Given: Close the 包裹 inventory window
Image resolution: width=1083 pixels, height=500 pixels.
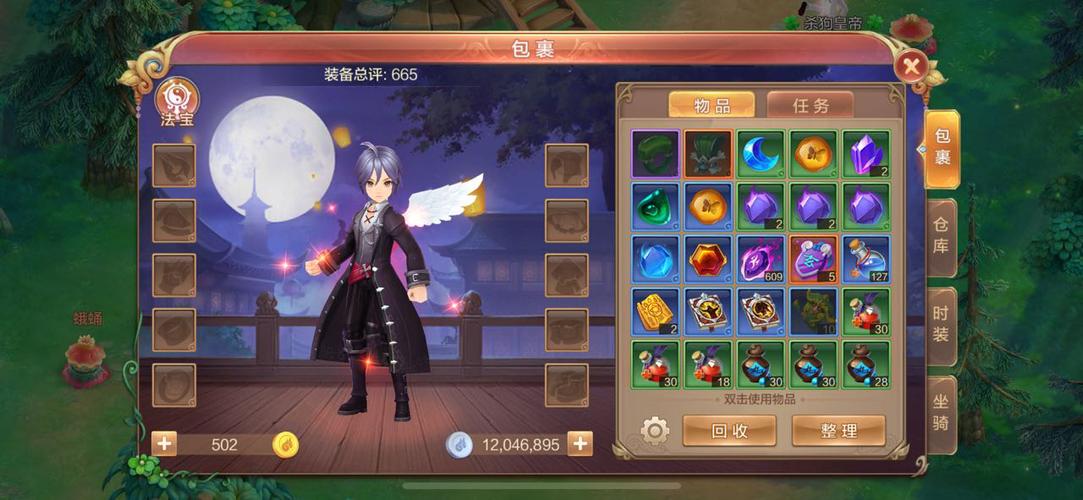Looking at the screenshot, I should pyautogui.click(x=911, y=67).
